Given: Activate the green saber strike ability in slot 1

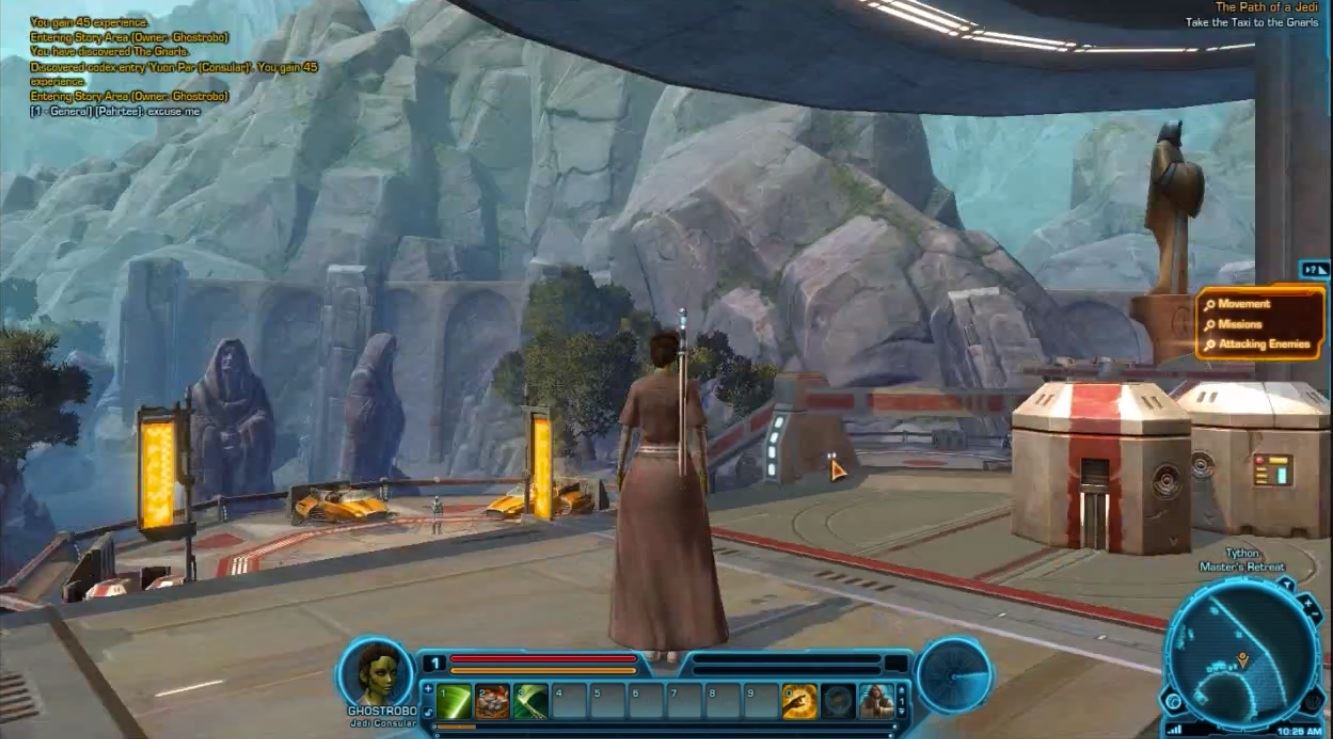Looking at the screenshot, I should click(455, 701).
